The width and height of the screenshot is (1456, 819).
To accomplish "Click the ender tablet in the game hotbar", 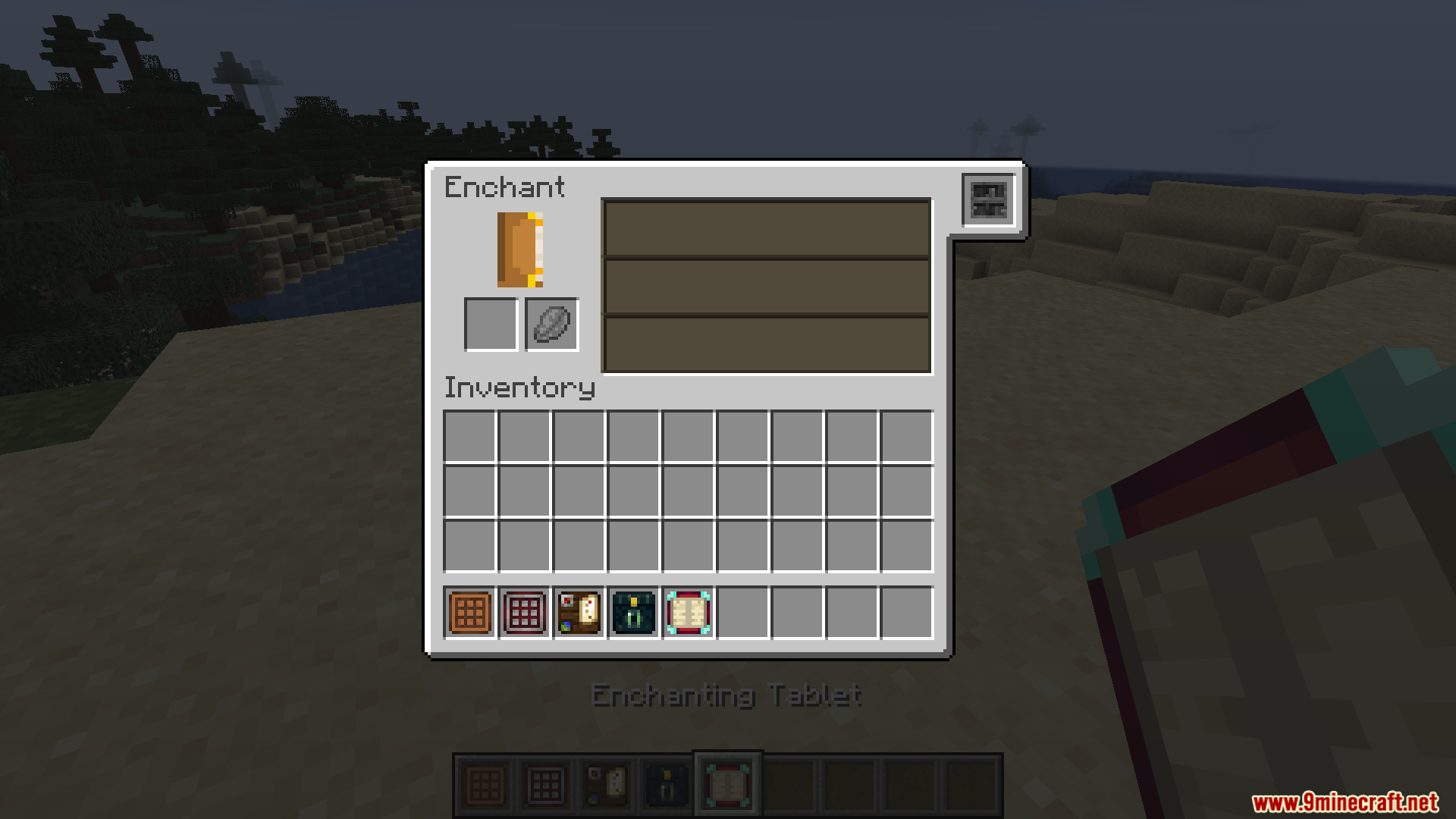I will pos(666,781).
